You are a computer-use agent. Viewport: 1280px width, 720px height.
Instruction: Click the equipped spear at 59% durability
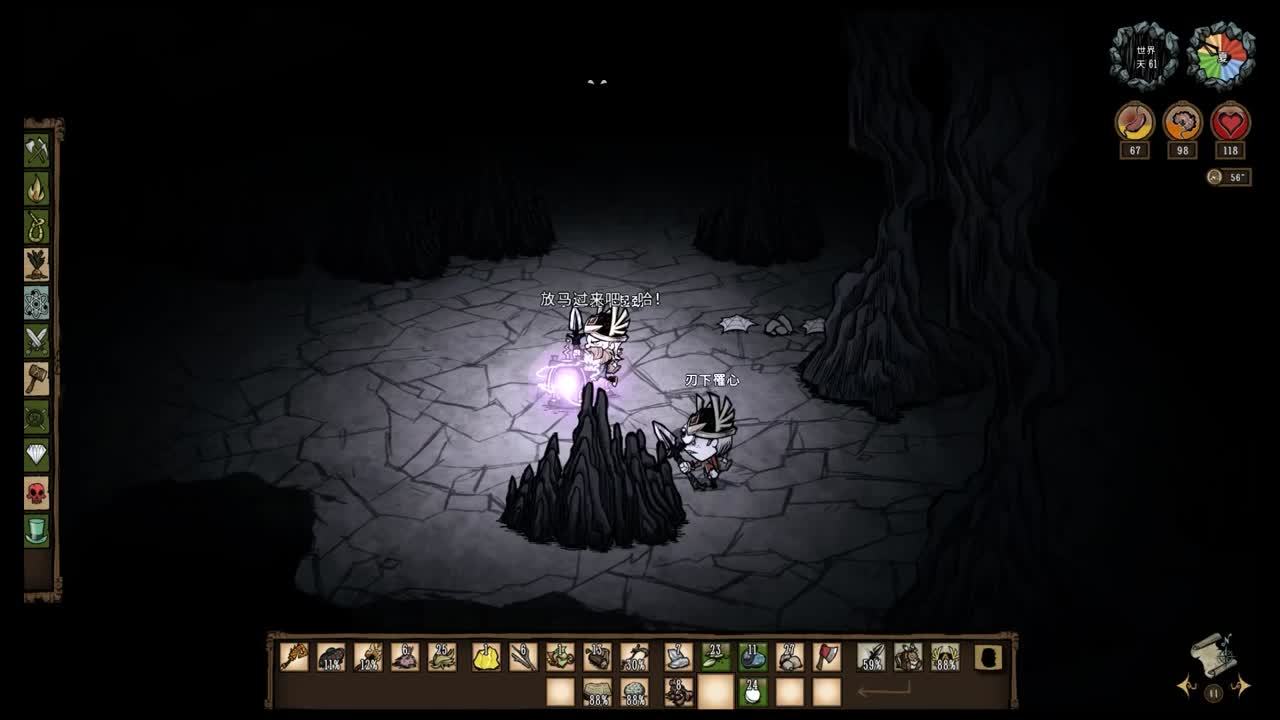[871, 657]
